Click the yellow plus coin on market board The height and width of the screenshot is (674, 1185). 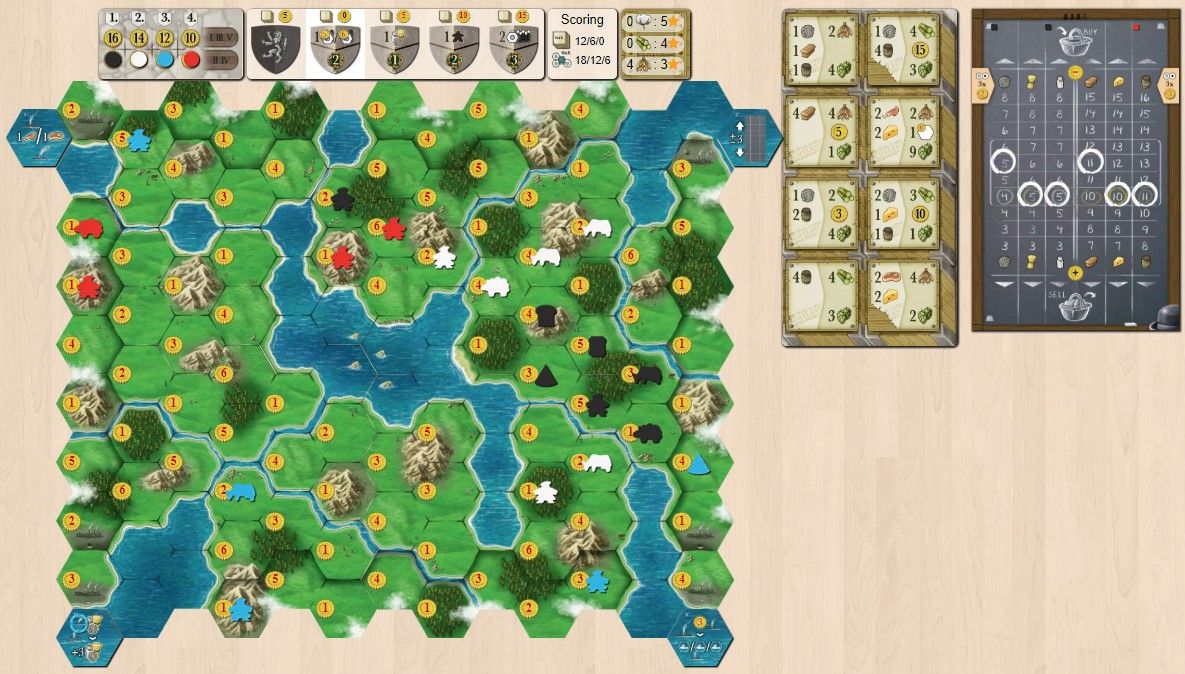point(1074,272)
